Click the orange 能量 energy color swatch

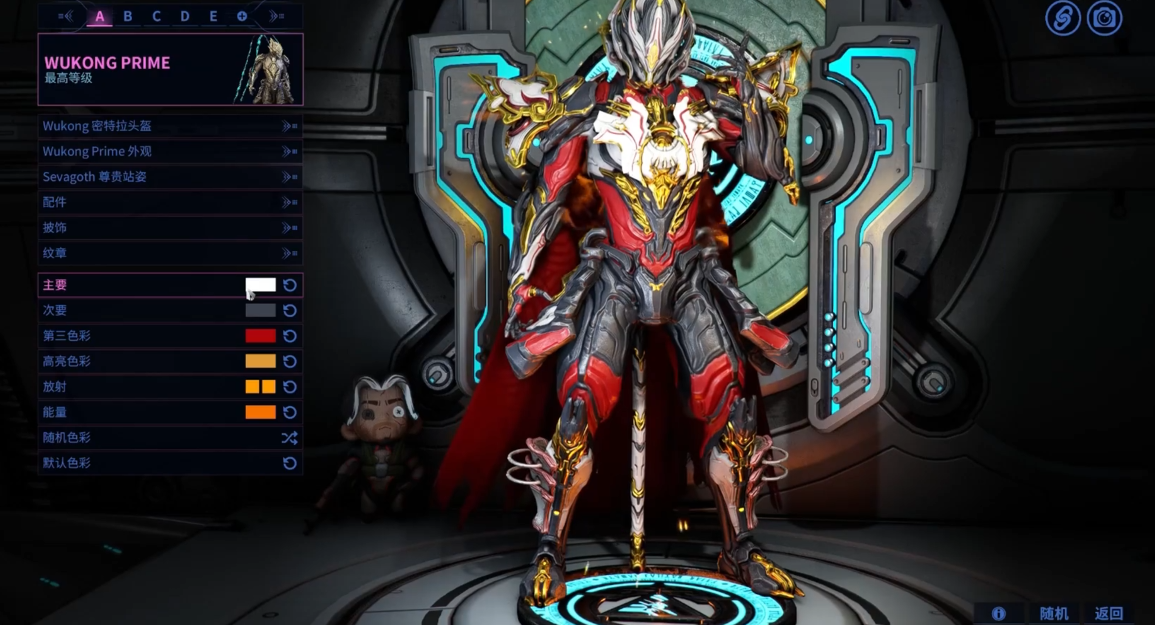(261, 412)
